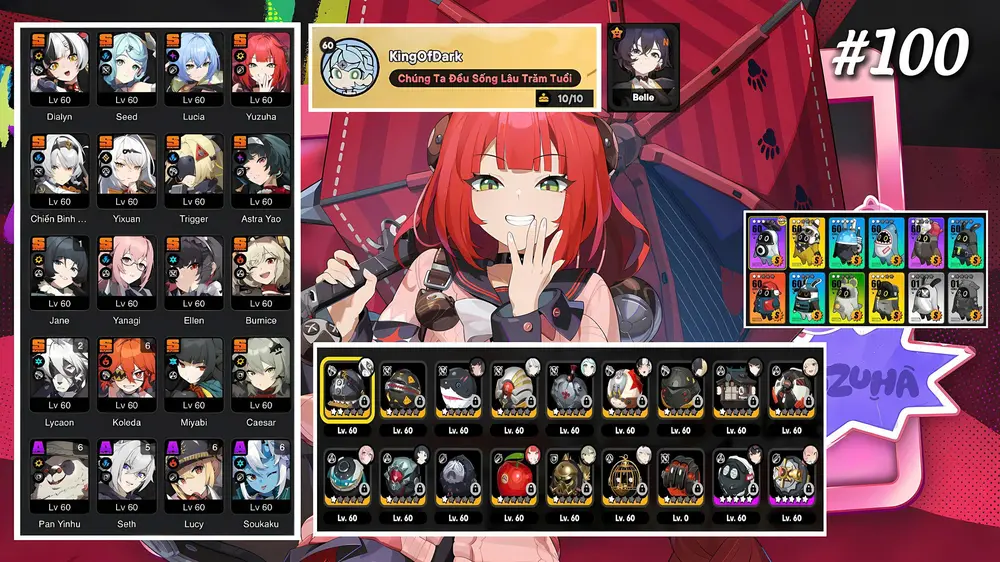
Task: Open Lycaon's agent tile
Action: (x=60, y=376)
